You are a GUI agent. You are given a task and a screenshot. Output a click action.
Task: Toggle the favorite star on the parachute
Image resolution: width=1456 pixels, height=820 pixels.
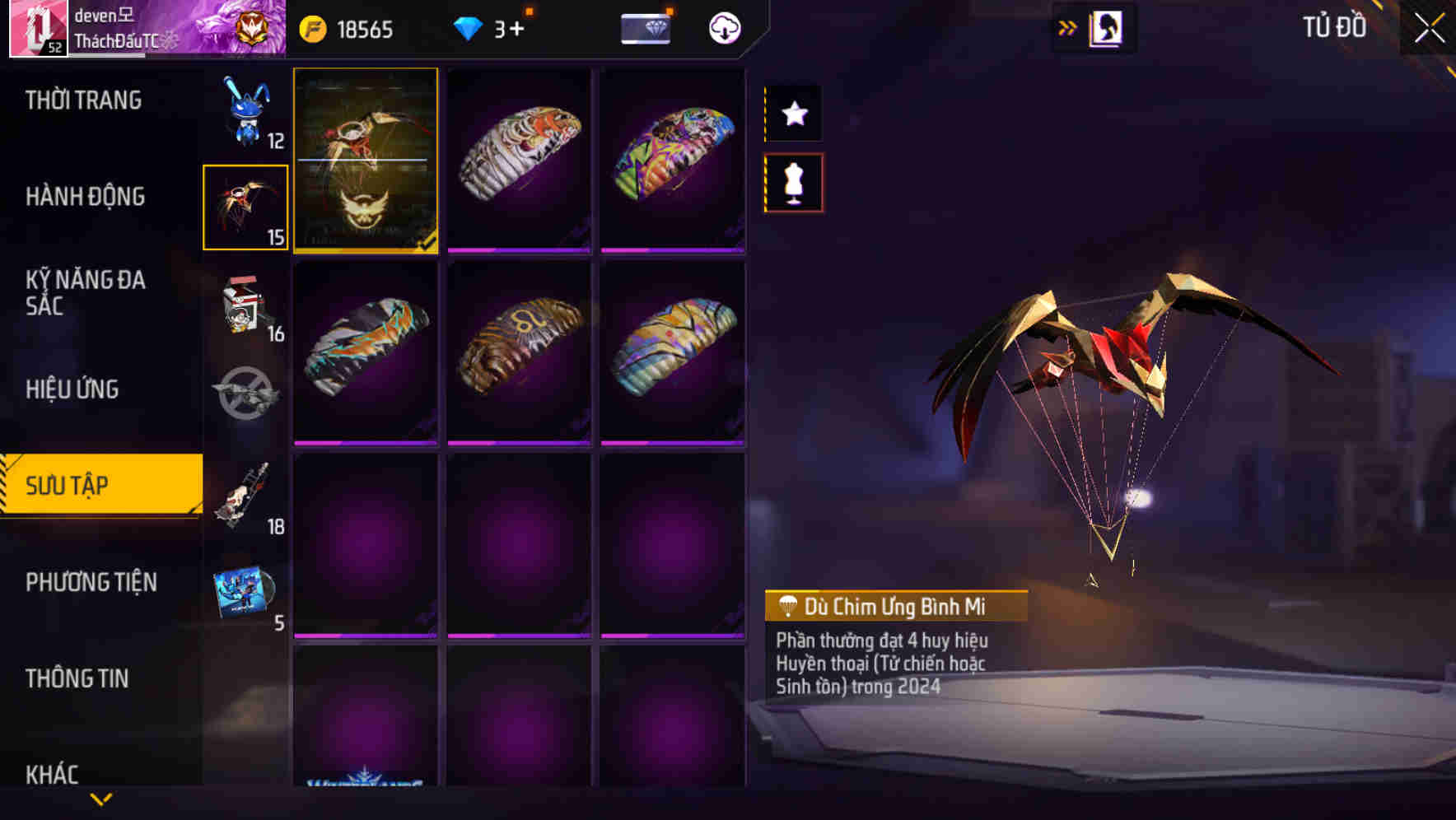point(793,114)
